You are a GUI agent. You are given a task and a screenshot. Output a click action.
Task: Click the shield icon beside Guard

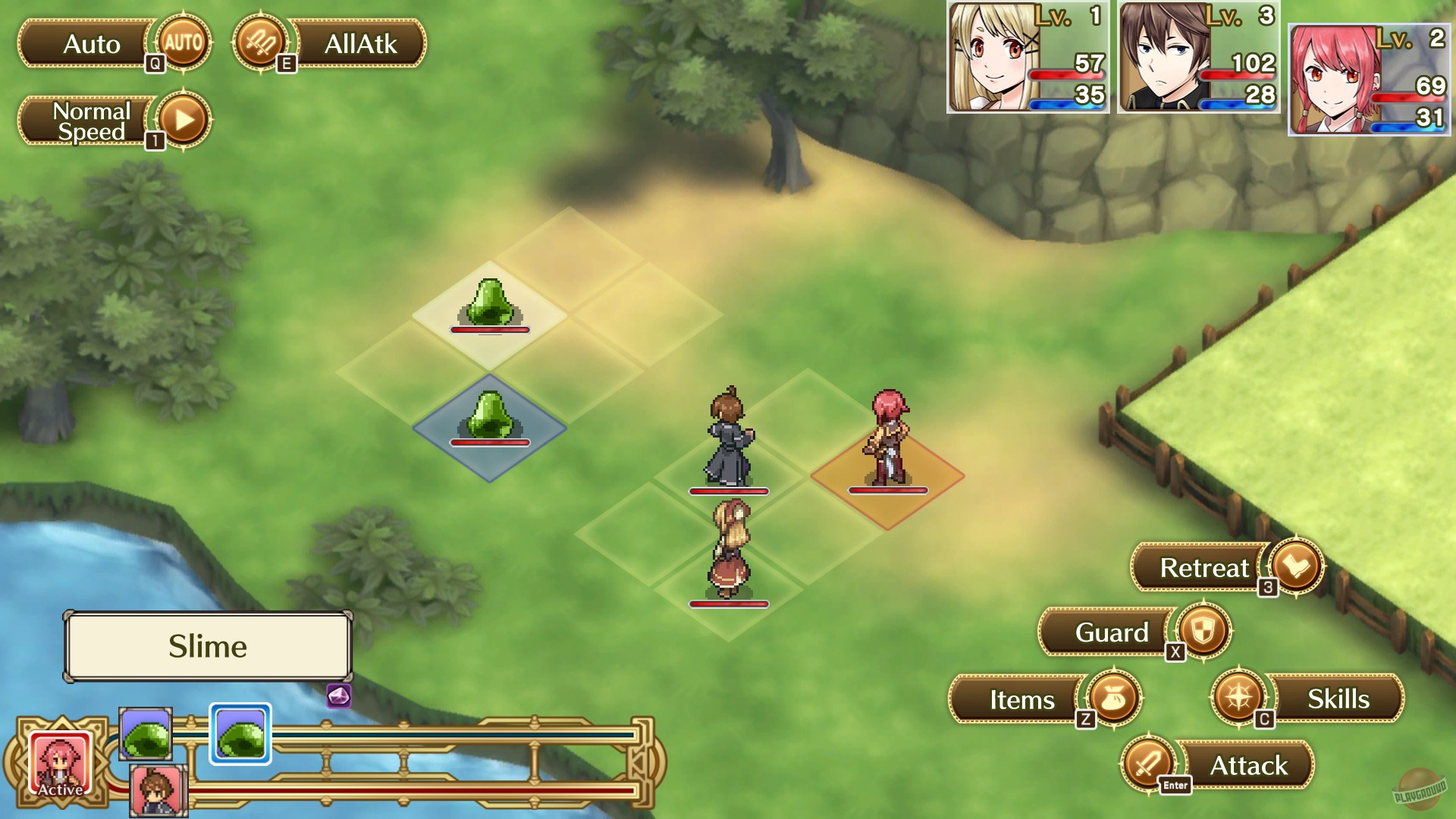pos(1203,632)
